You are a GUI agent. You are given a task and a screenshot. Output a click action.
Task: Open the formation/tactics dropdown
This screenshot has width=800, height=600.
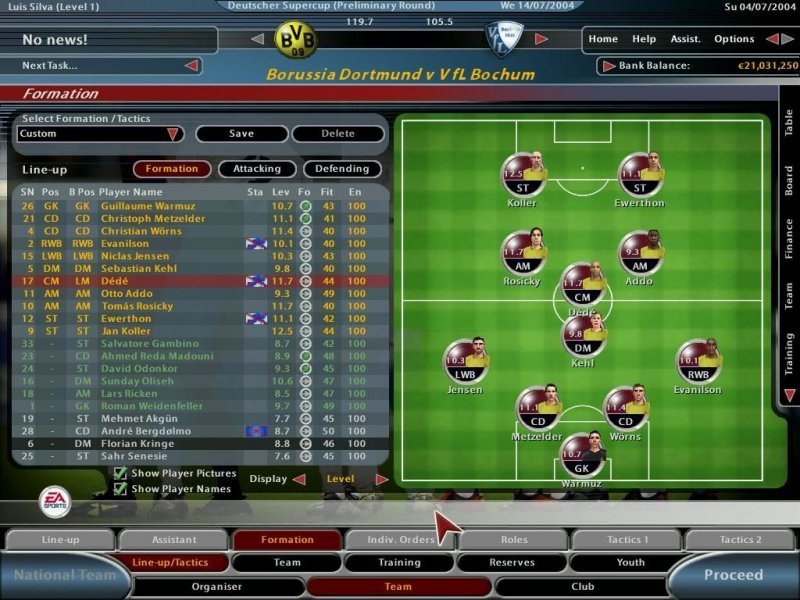tap(173, 133)
